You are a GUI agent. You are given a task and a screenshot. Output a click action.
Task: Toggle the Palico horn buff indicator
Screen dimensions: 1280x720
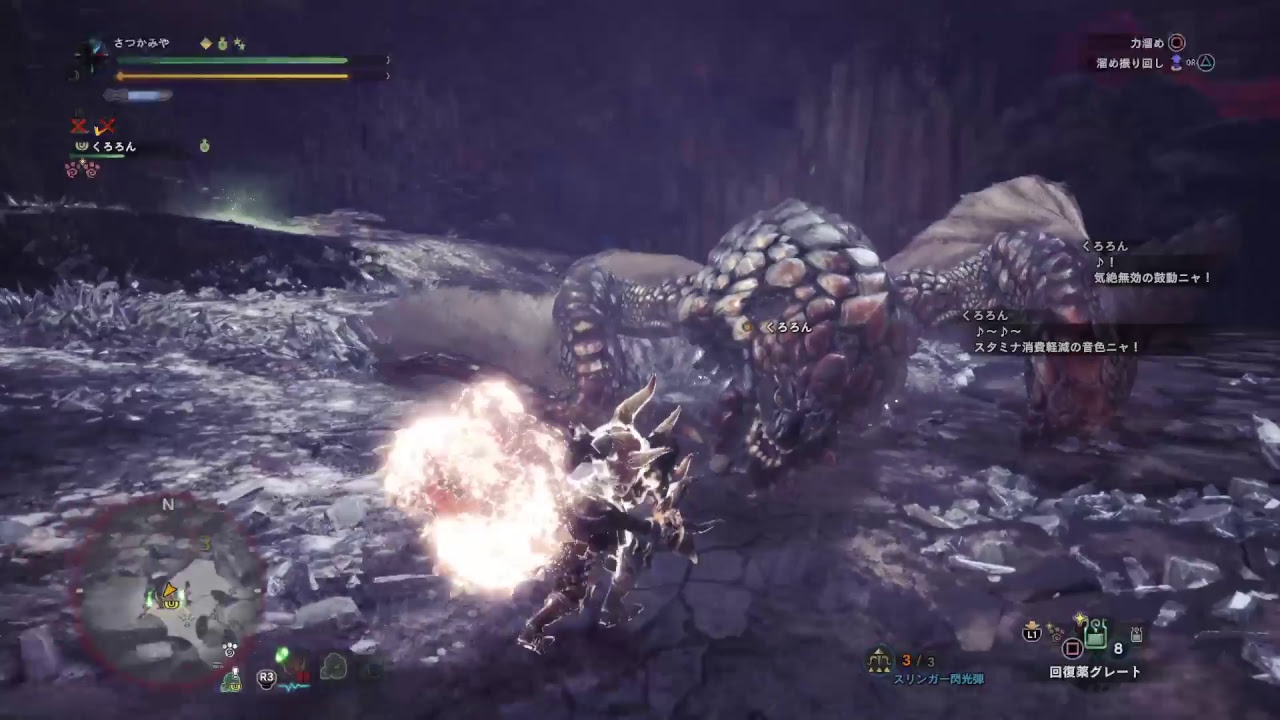click(84, 147)
